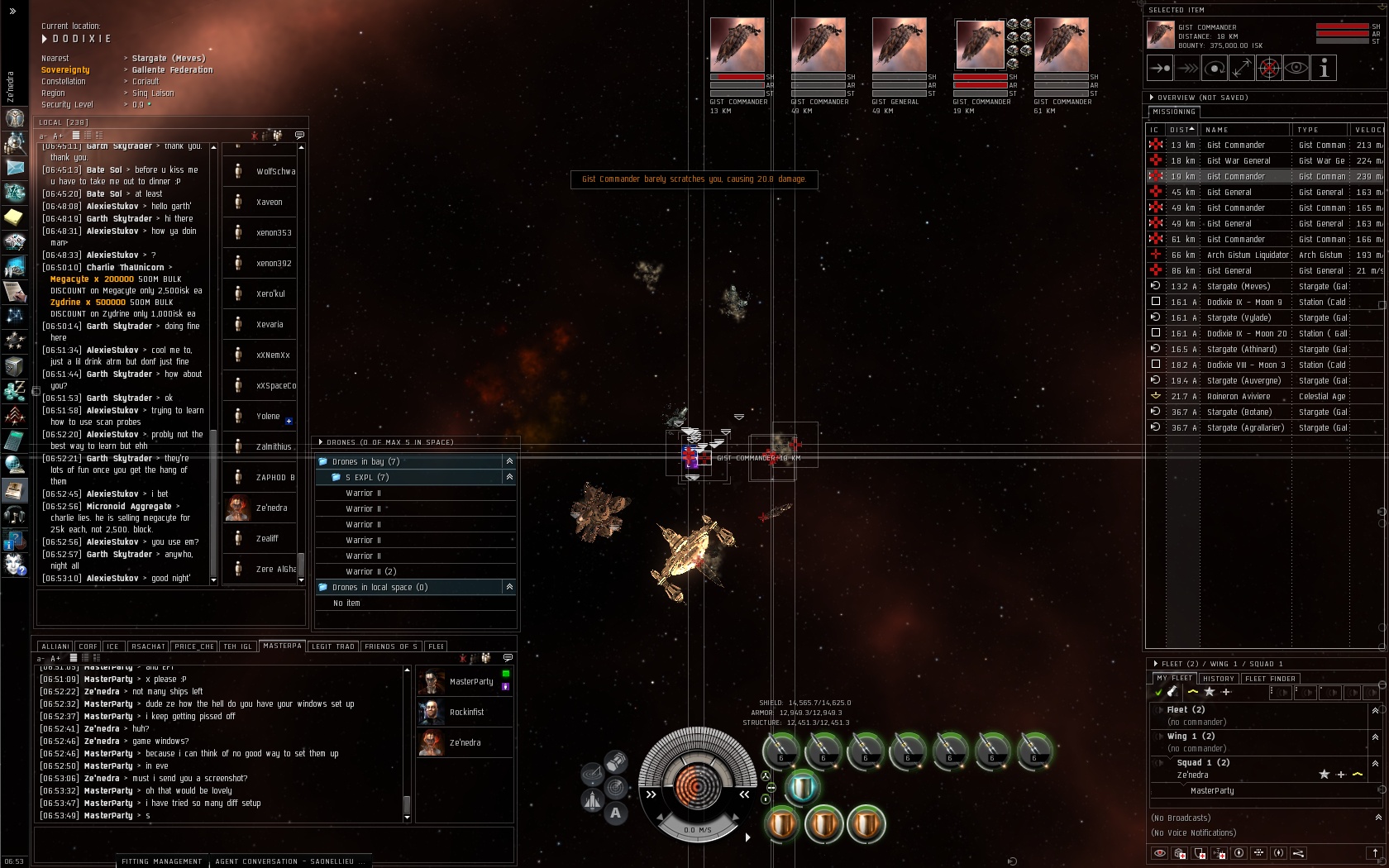
Task: Select the first Warrior II drone
Action: (x=363, y=494)
